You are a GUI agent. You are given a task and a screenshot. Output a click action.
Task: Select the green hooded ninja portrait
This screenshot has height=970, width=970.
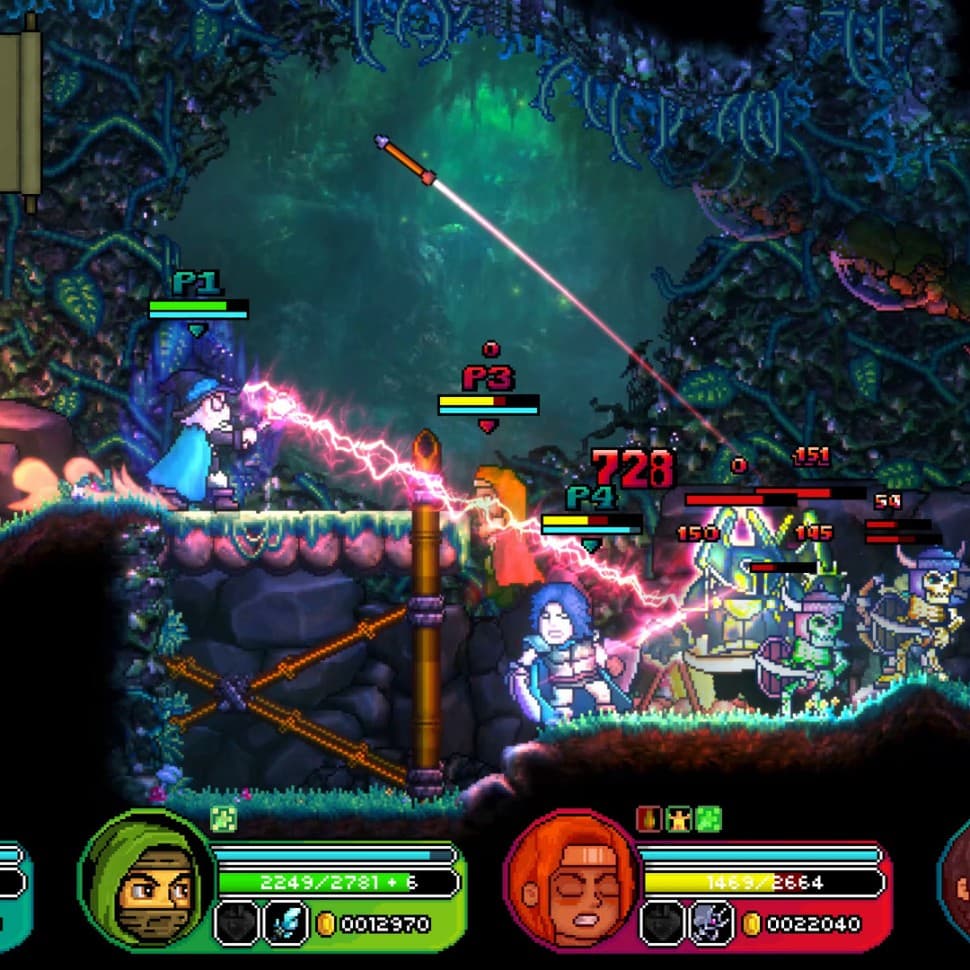pos(146,878)
